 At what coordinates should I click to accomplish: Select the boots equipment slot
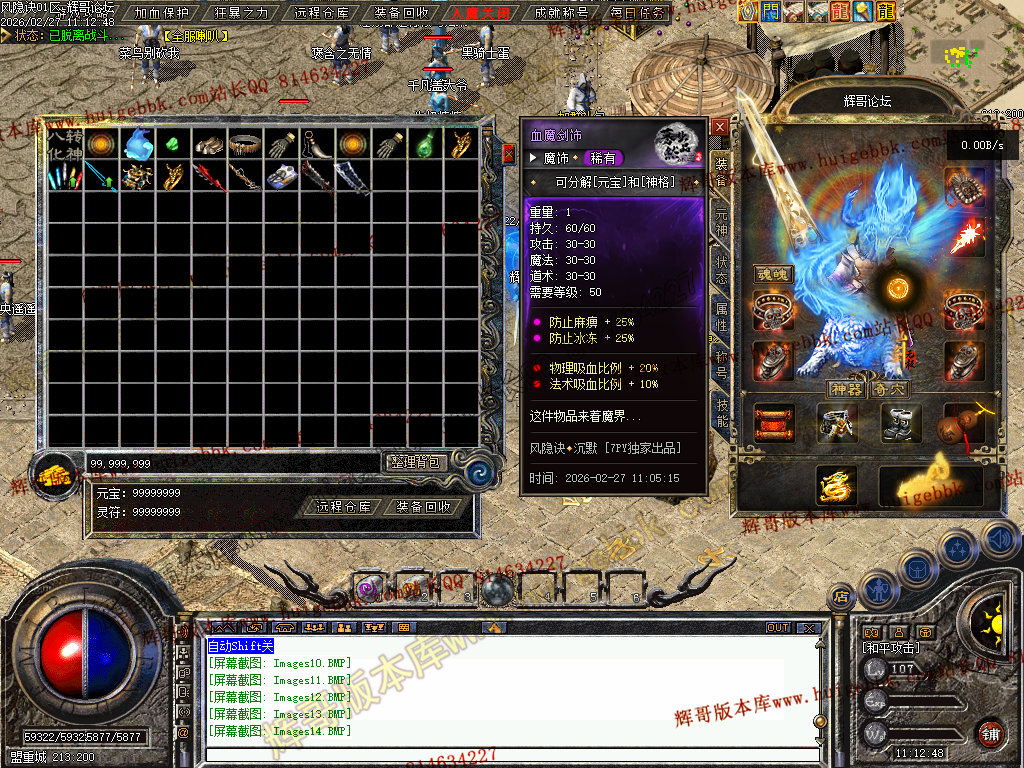click(x=900, y=423)
